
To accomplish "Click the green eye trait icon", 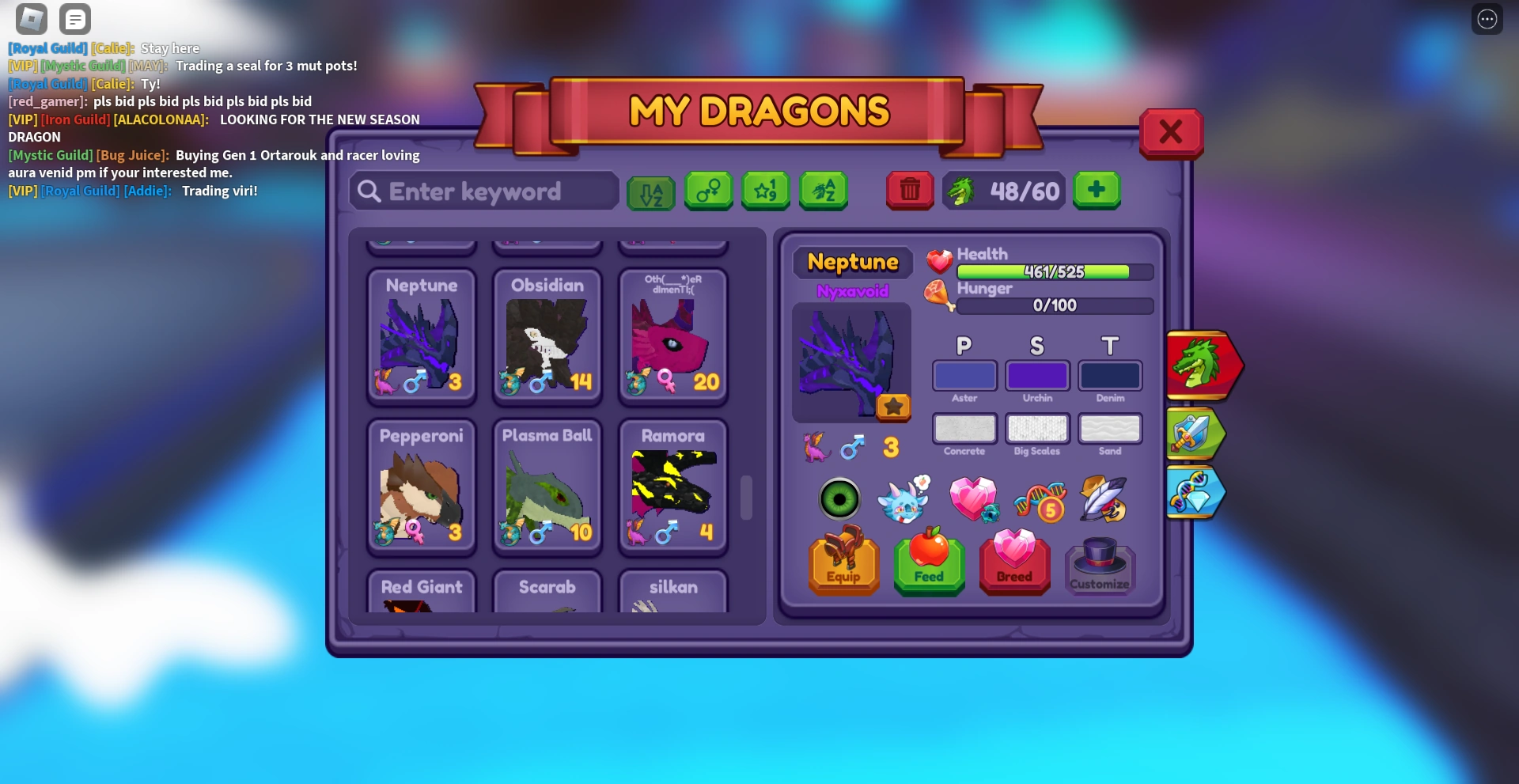I will click(x=840, y=498).
